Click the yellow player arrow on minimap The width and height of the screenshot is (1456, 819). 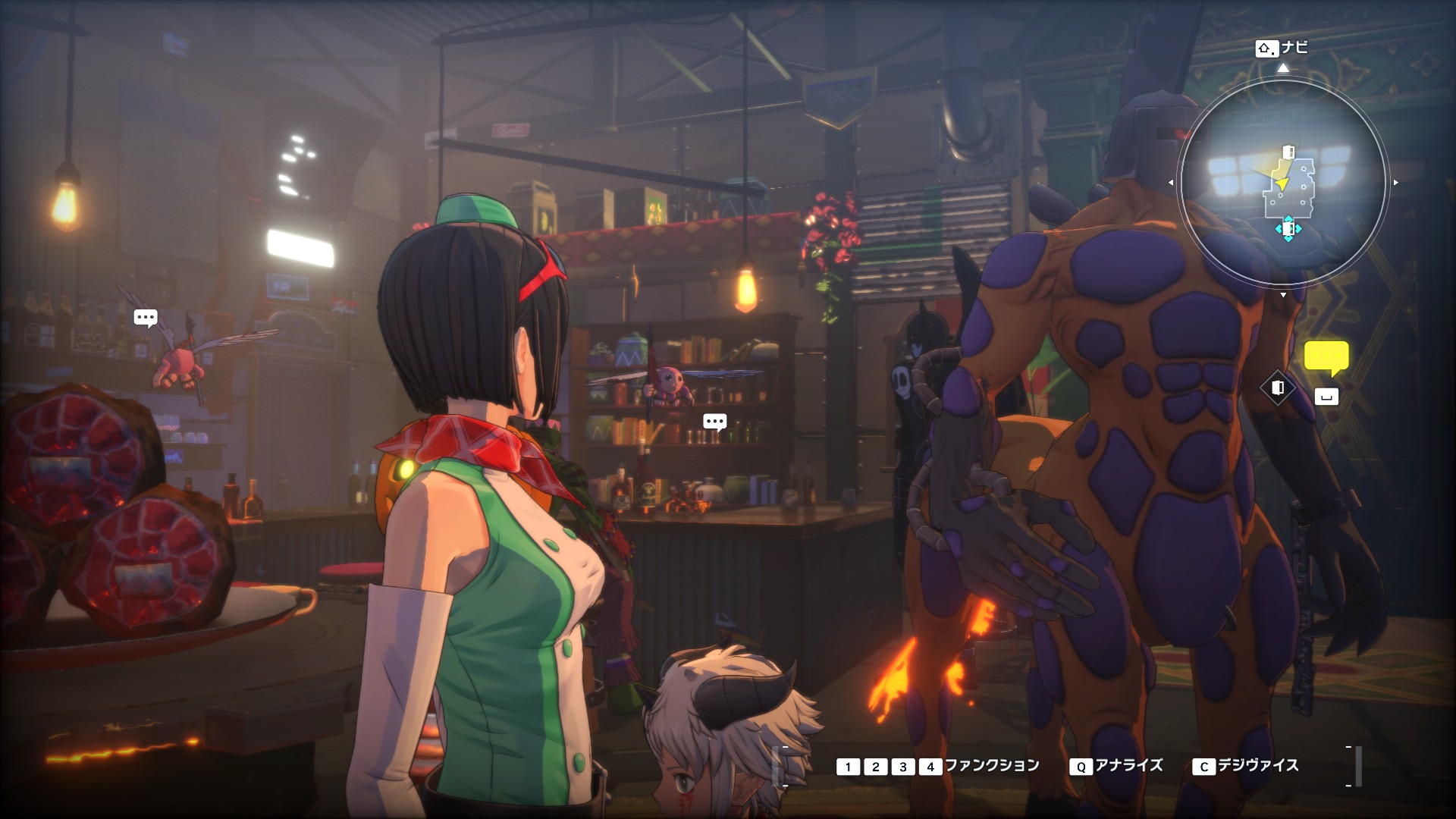pyautogui.click(x=1281, y=184)
